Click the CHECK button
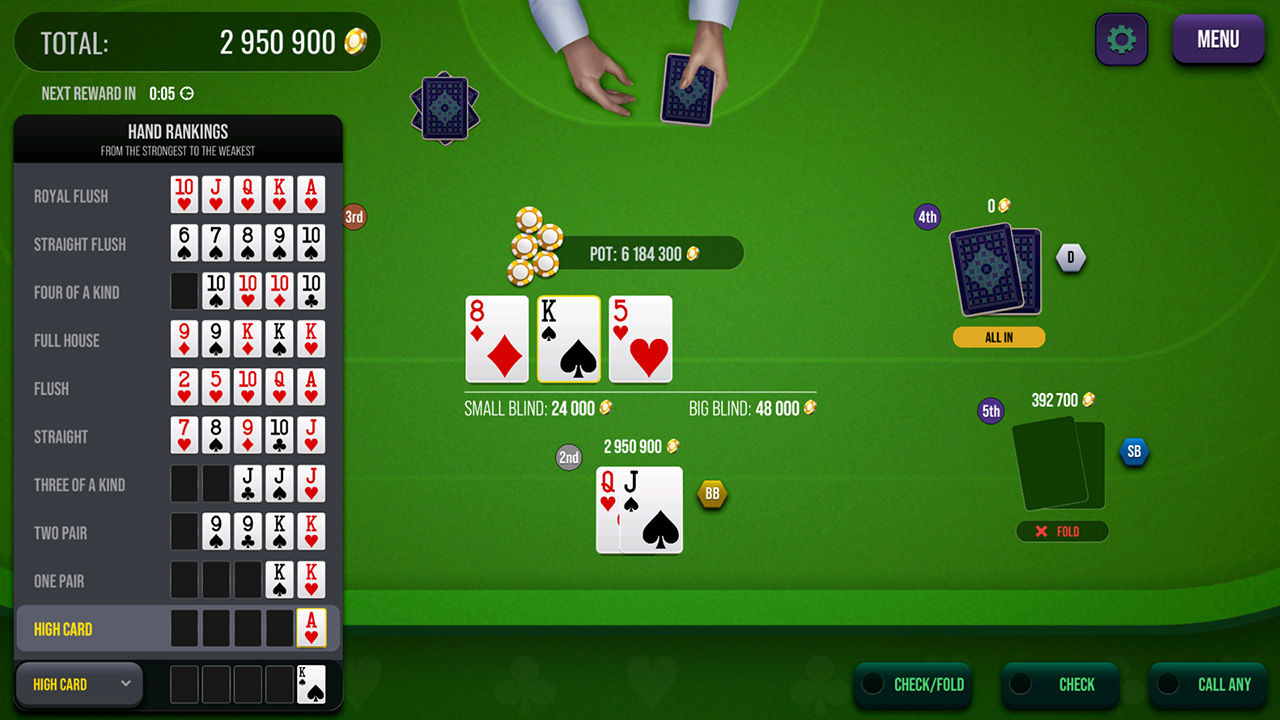 1075,685
